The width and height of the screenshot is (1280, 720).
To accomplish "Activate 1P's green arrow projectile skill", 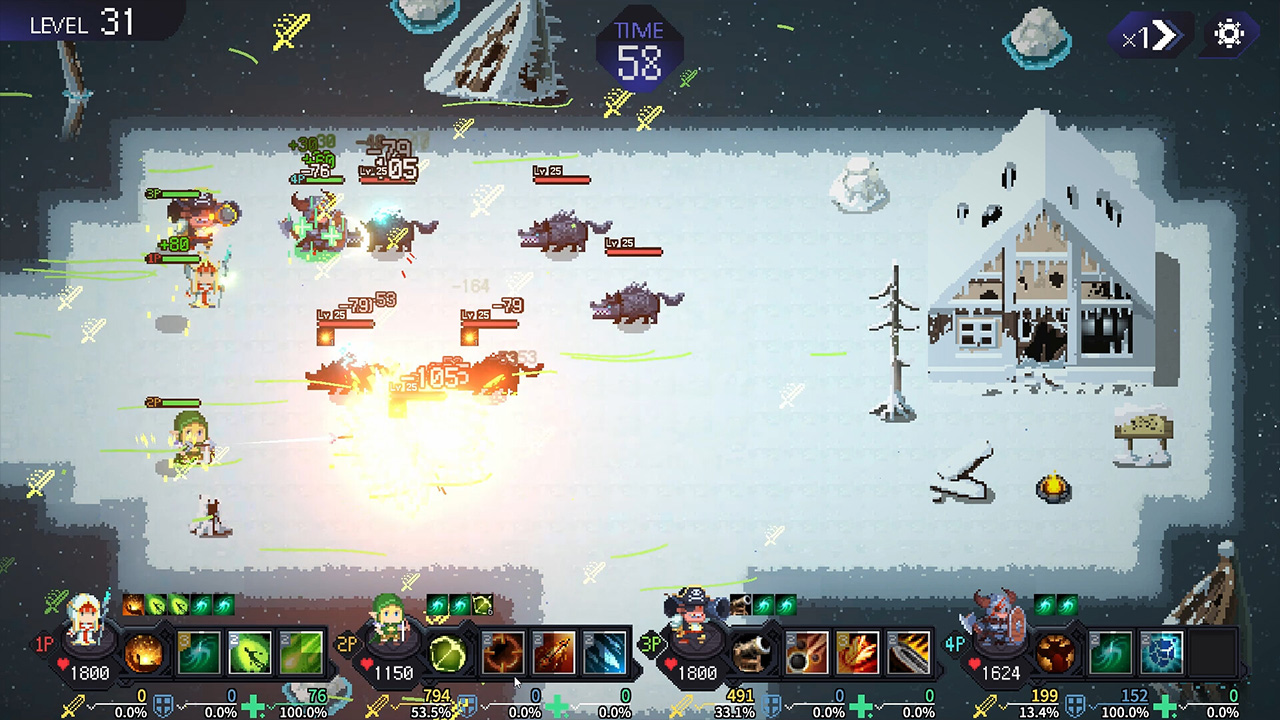I will coord(252,655).
